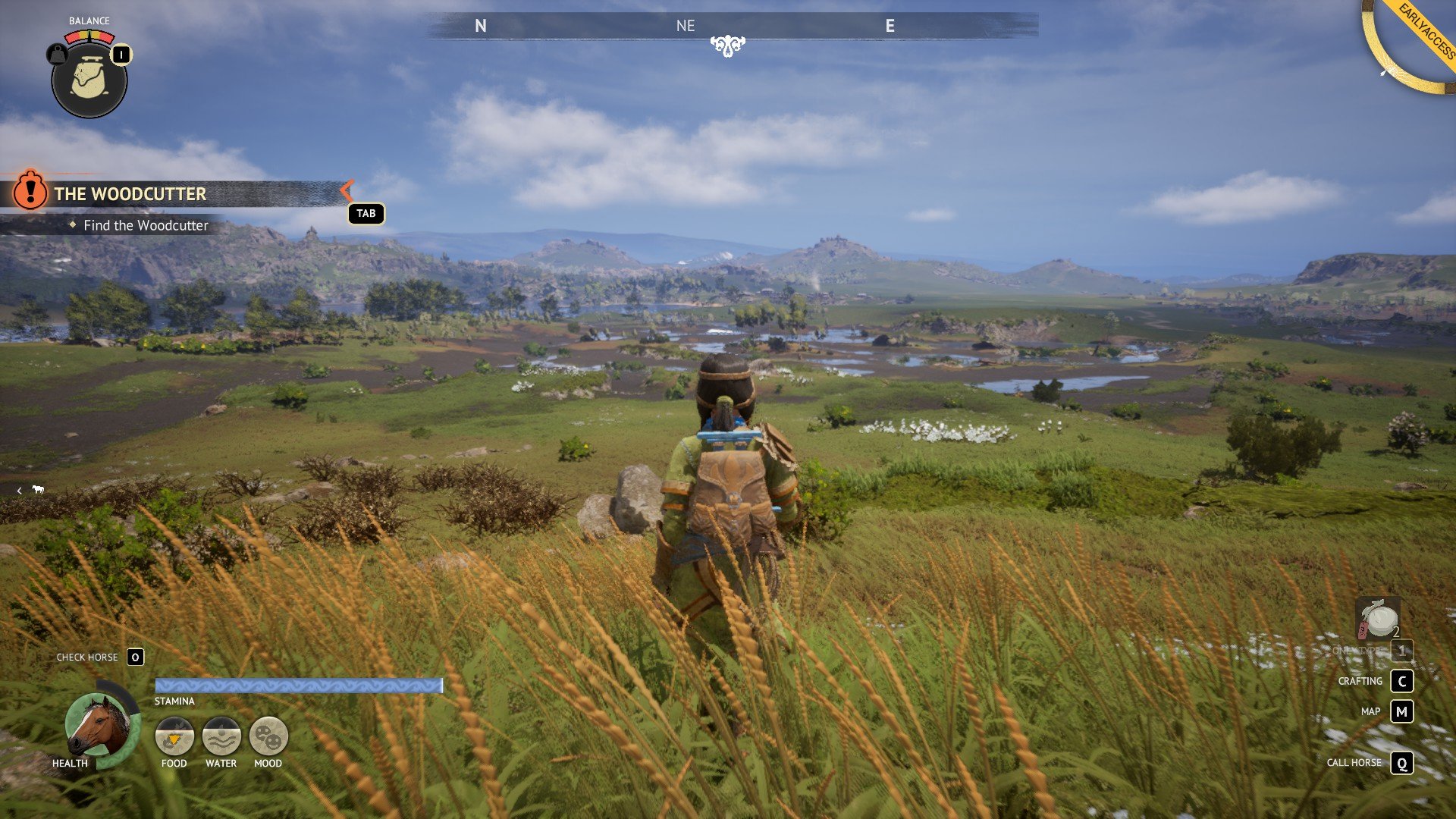Click the small horse direction marker
The width and height of the screenshot is (1456, 819).
pos(38,489)
